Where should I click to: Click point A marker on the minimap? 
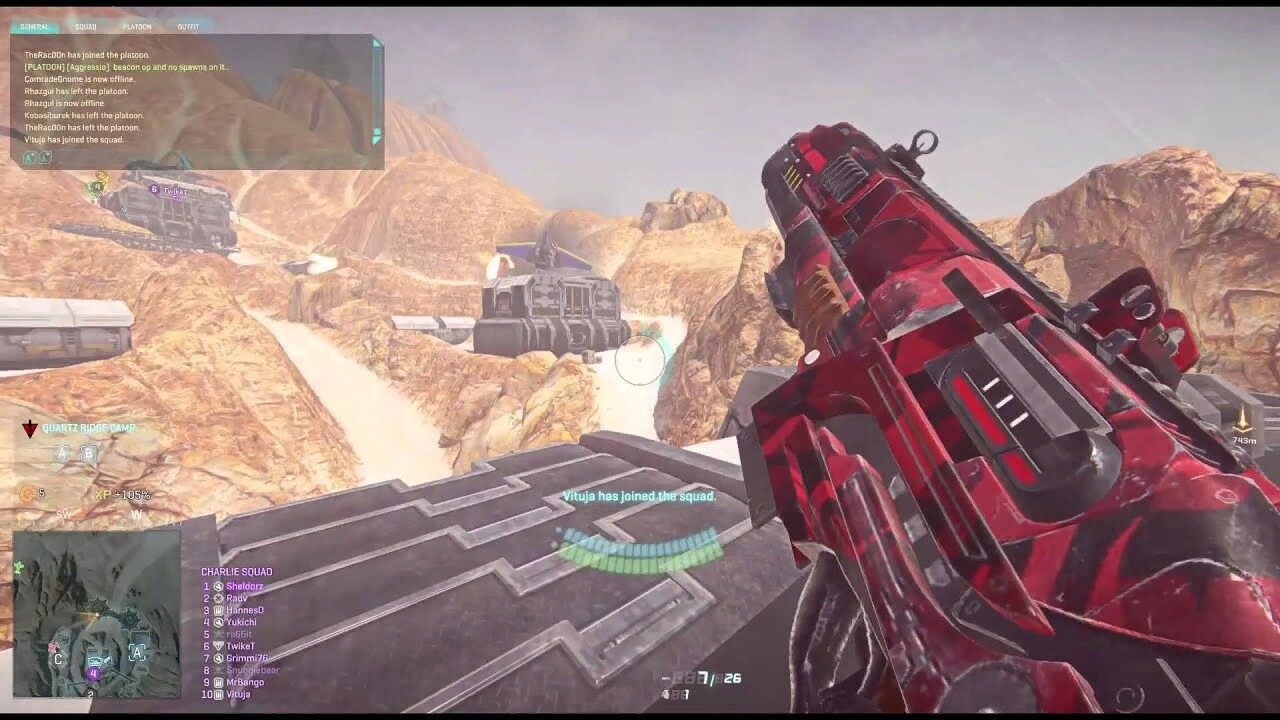tap(137, 652)
